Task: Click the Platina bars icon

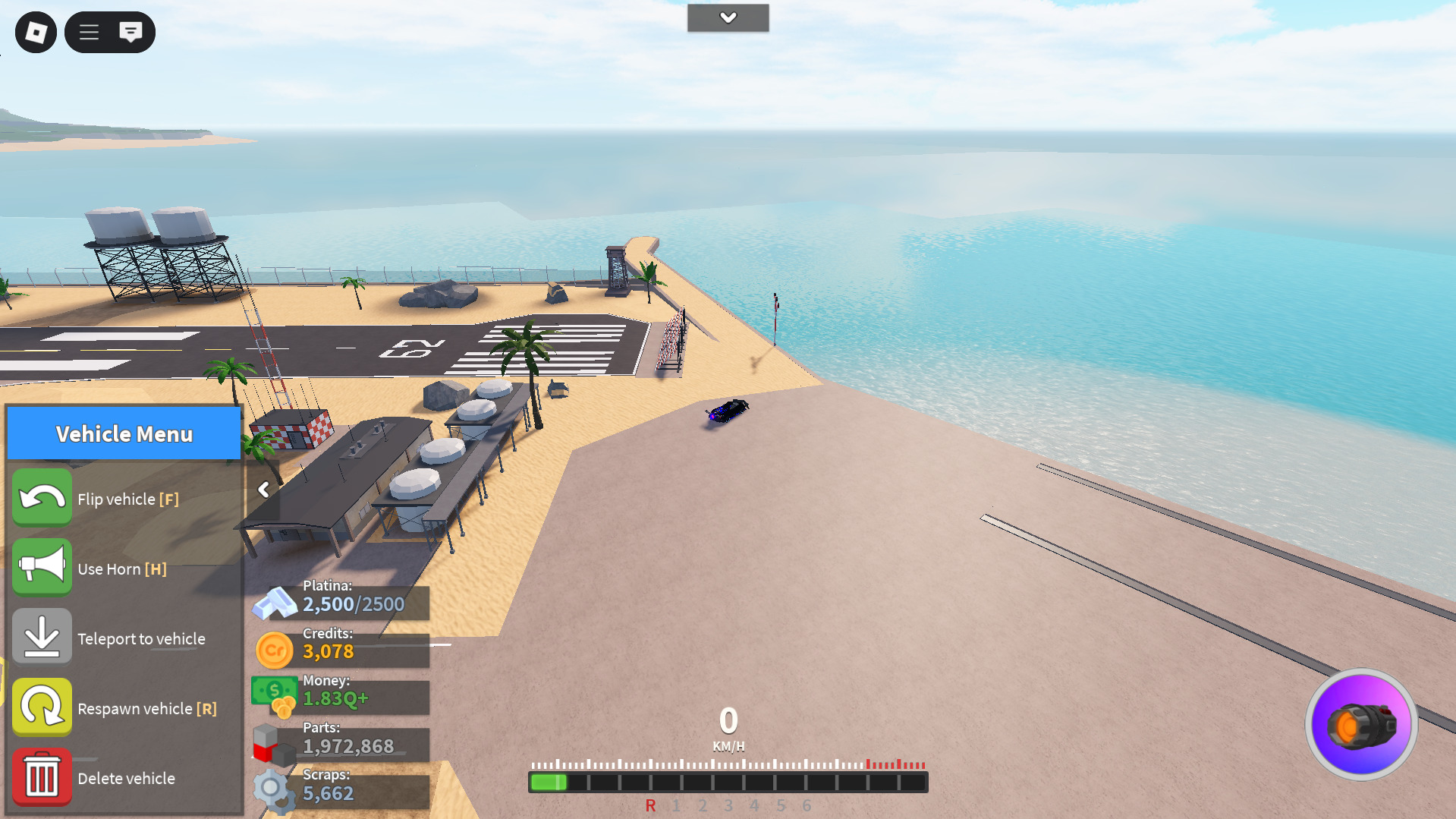Action: (x=274, y=603)
